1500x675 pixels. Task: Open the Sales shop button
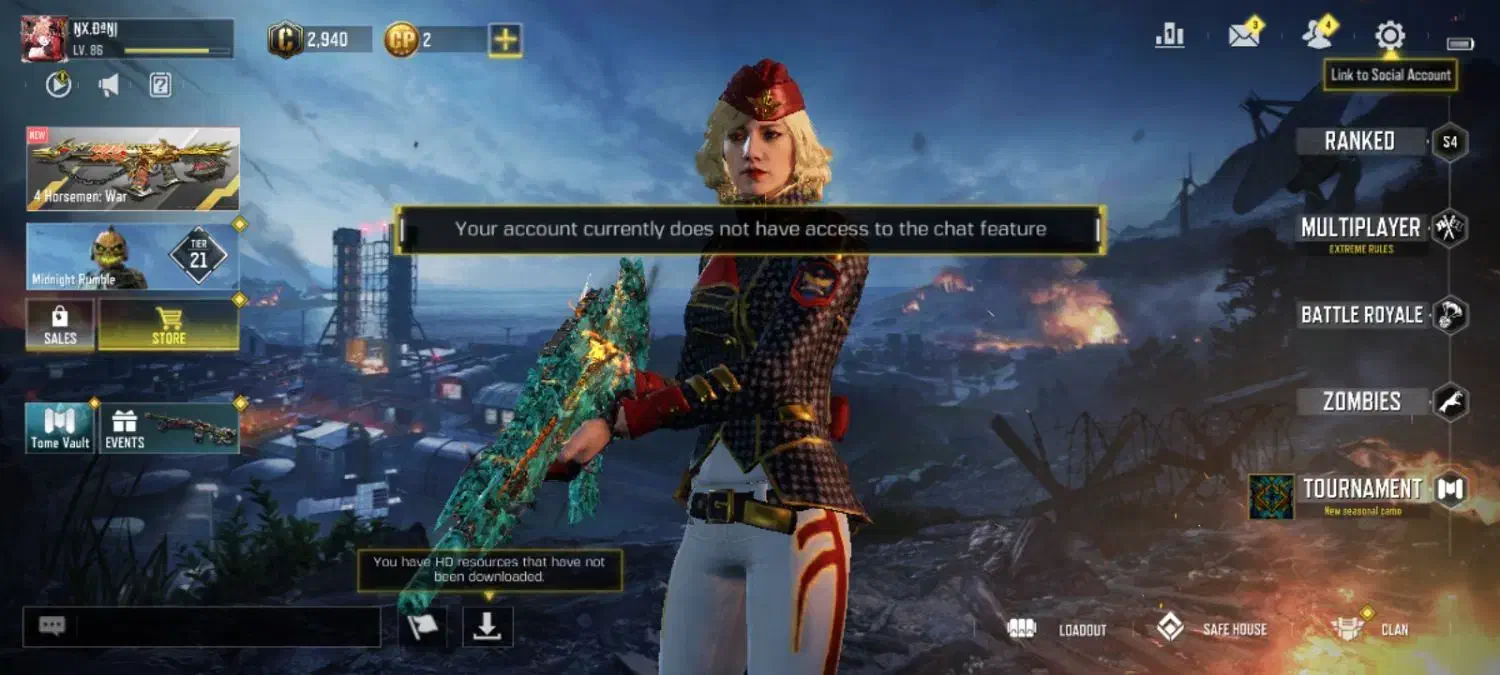pos(60,326)
